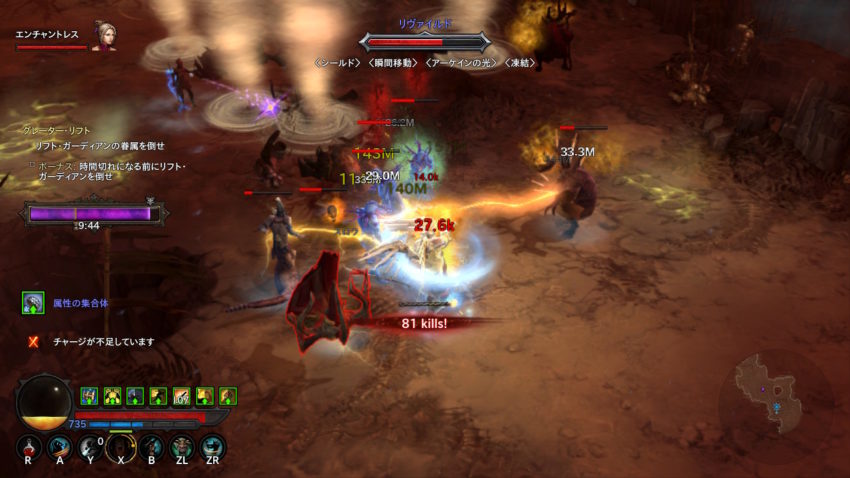The width and height of the screenshot is (850, 478).
Task: Click the Enchantress follower portrait
Action: (102, 36)
